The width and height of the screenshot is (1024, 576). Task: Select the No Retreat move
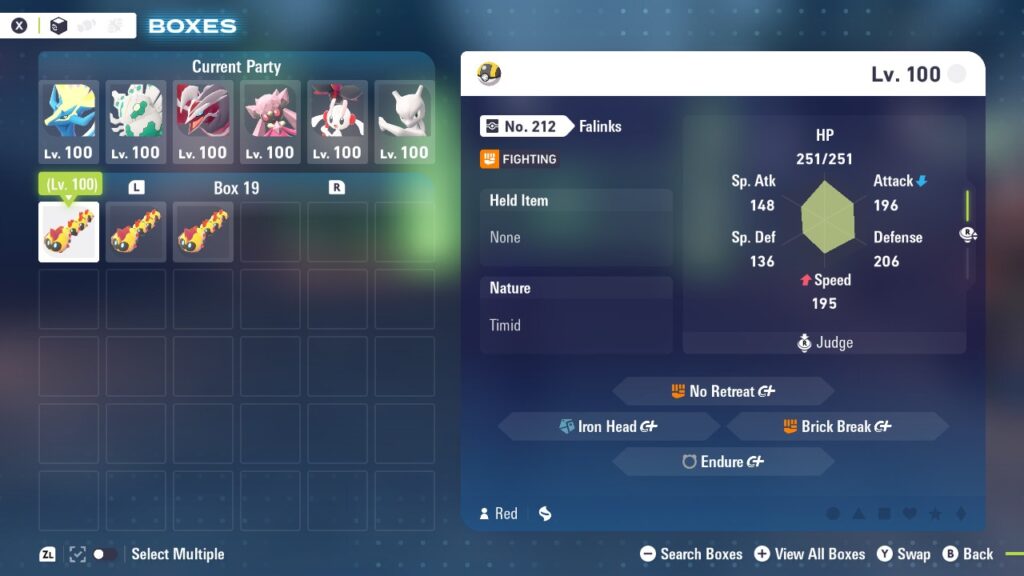point(723,391)
